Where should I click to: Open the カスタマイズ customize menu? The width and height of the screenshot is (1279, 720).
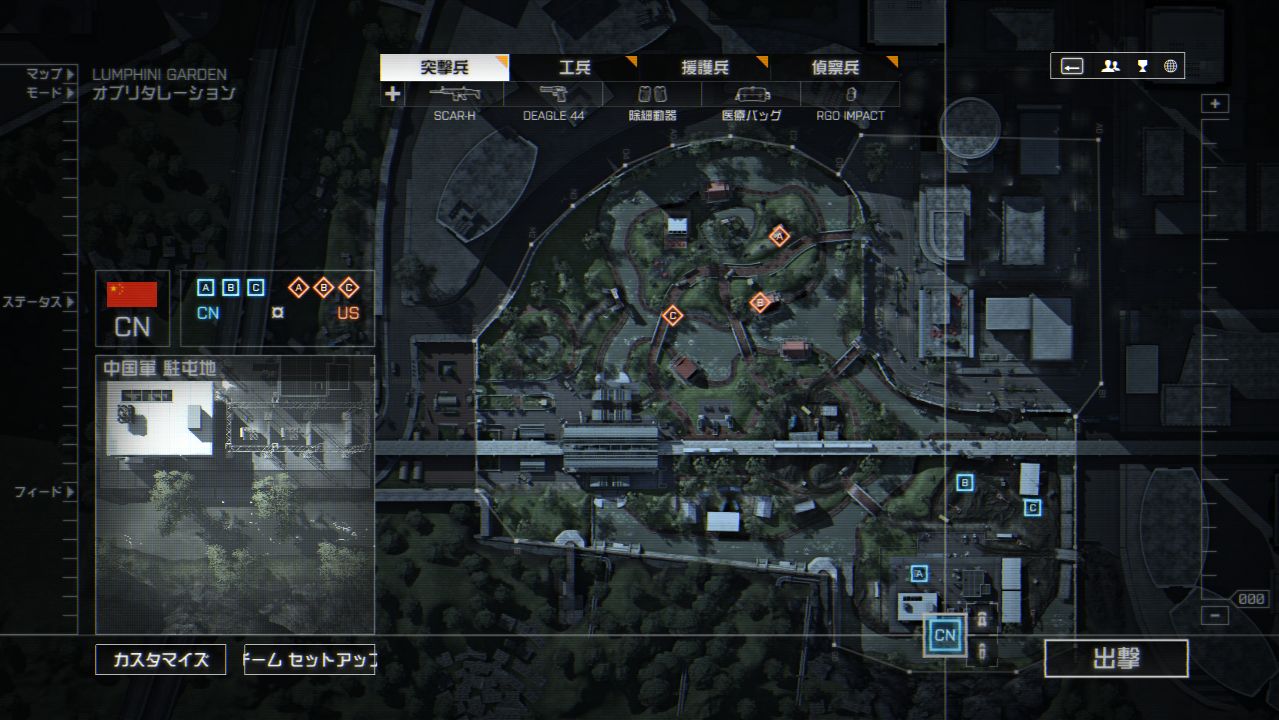[160, 660]
